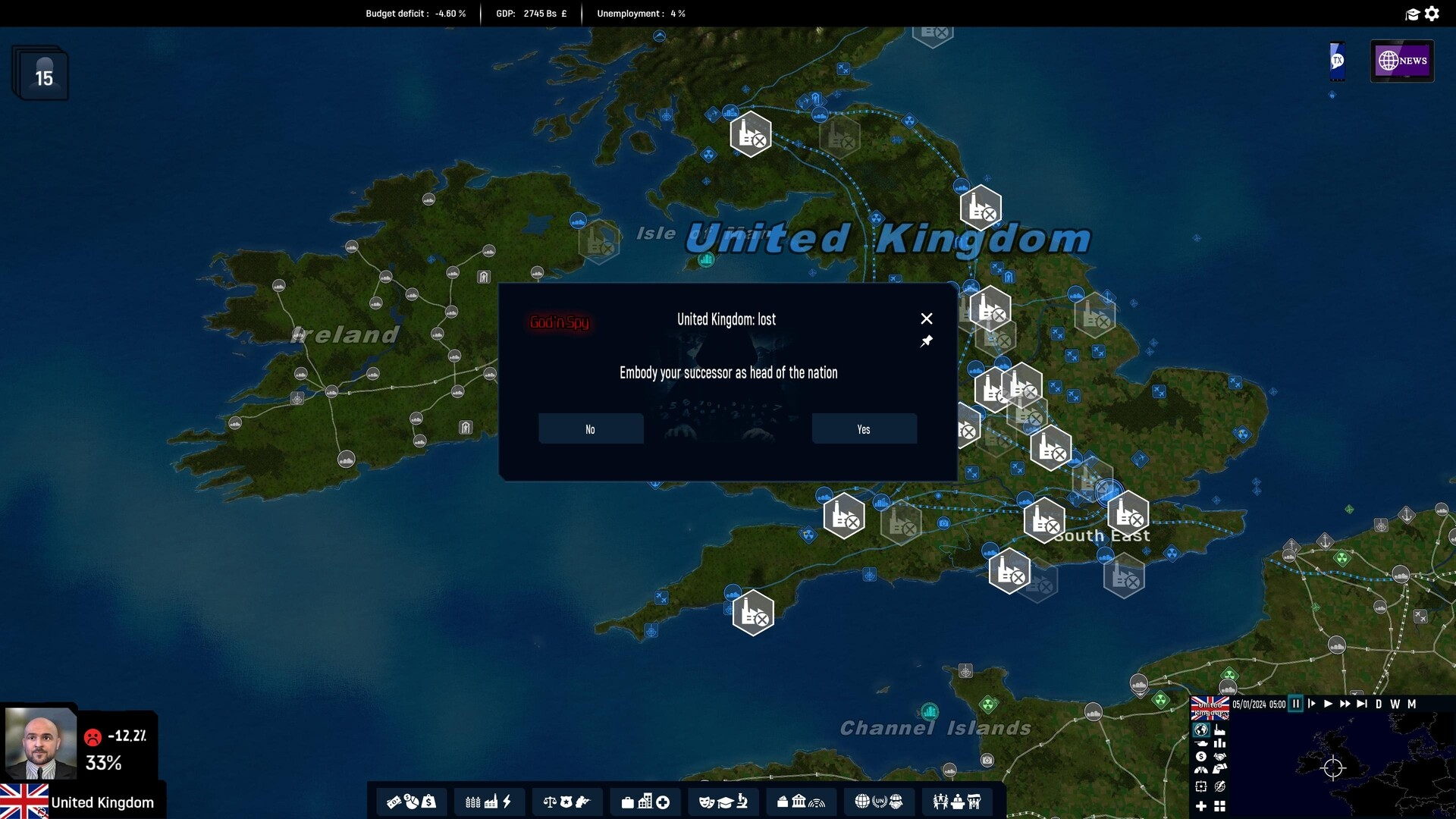
Task: Decline with the No button
Action: tap(591, 429)
